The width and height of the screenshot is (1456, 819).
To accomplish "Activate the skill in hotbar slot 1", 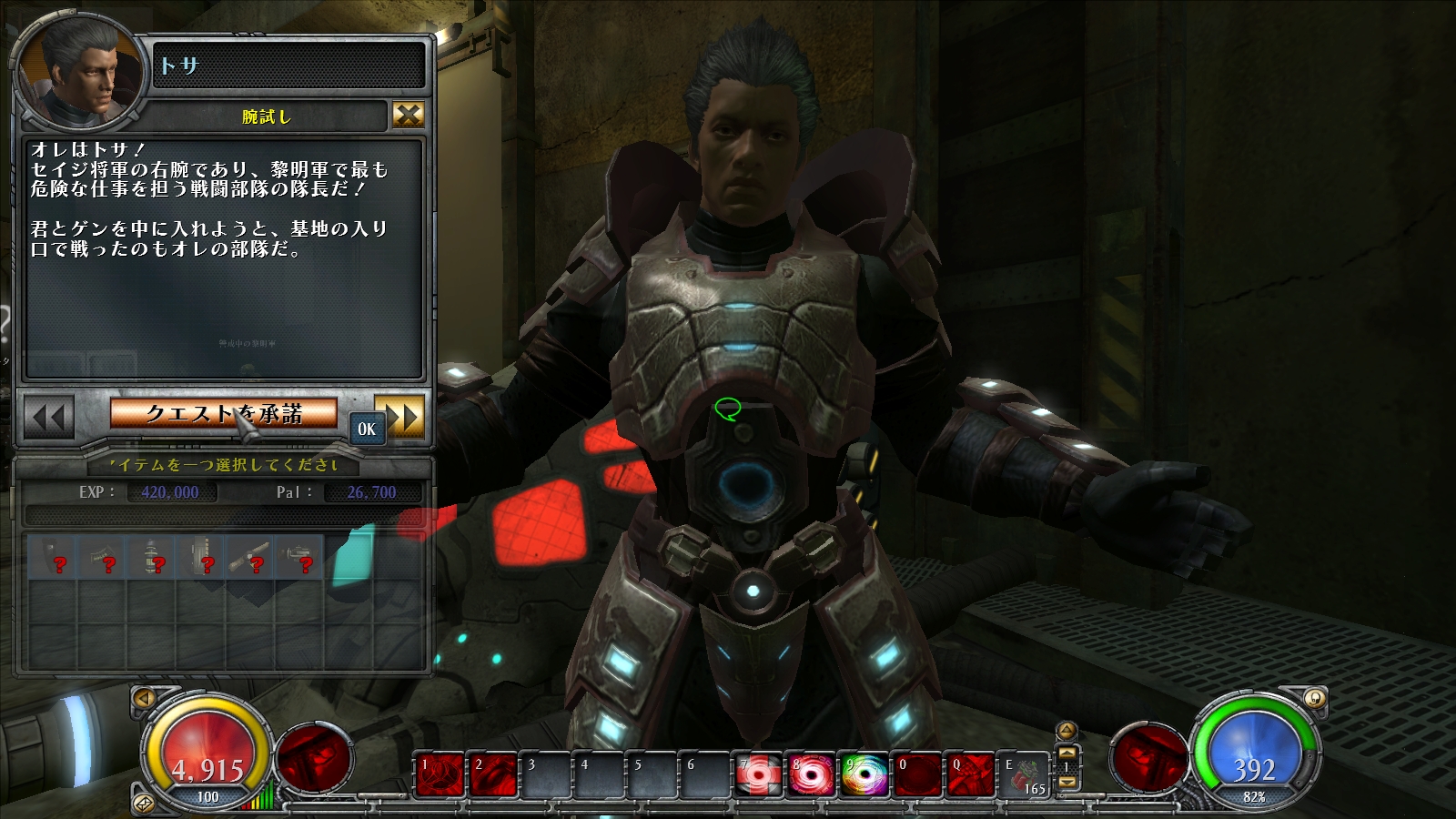I will click(x=440, y=774).
